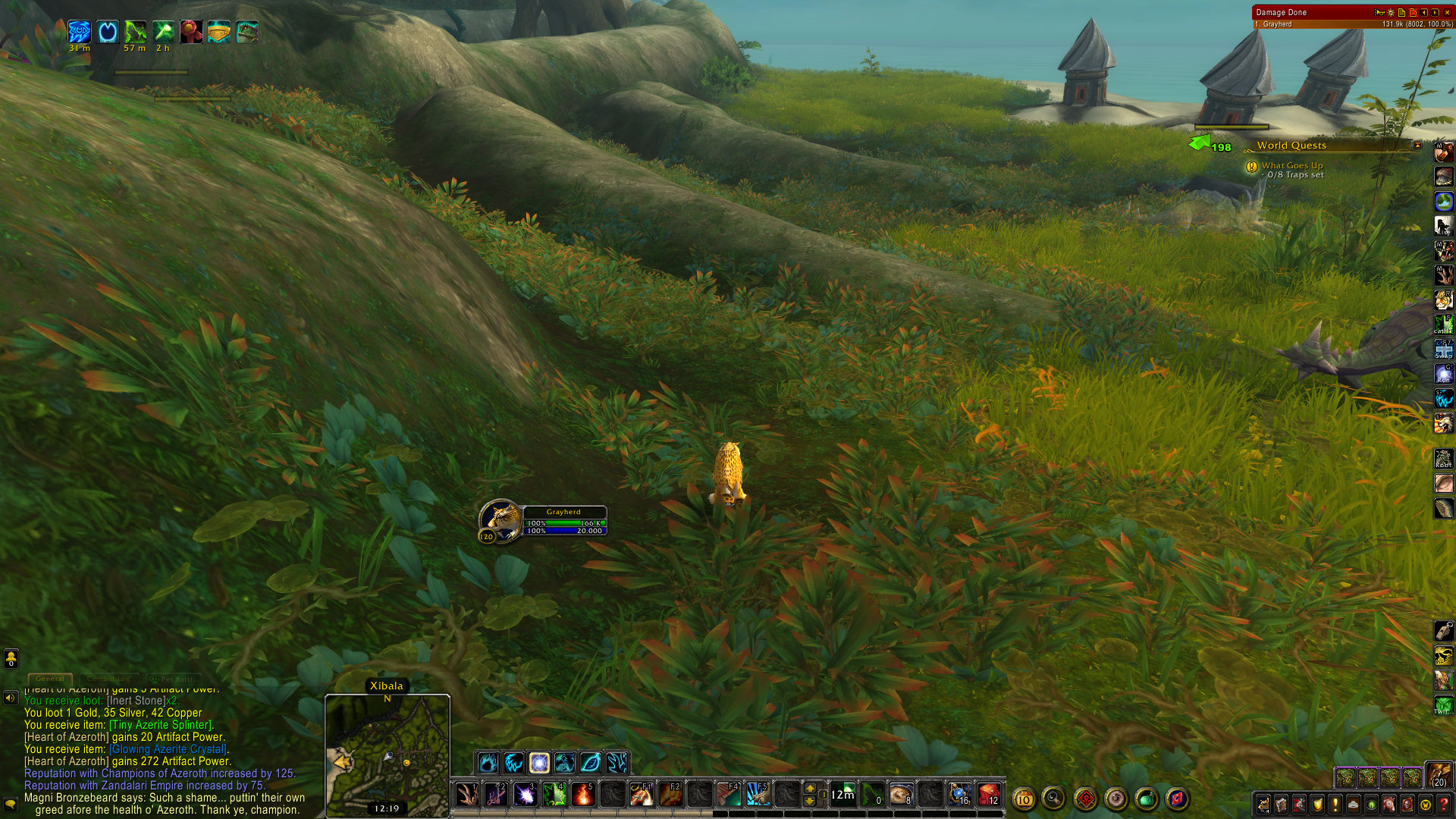1456x819 pixels.
Task: Switch to the leaf travel form icon
Action: tap(591, 762)
